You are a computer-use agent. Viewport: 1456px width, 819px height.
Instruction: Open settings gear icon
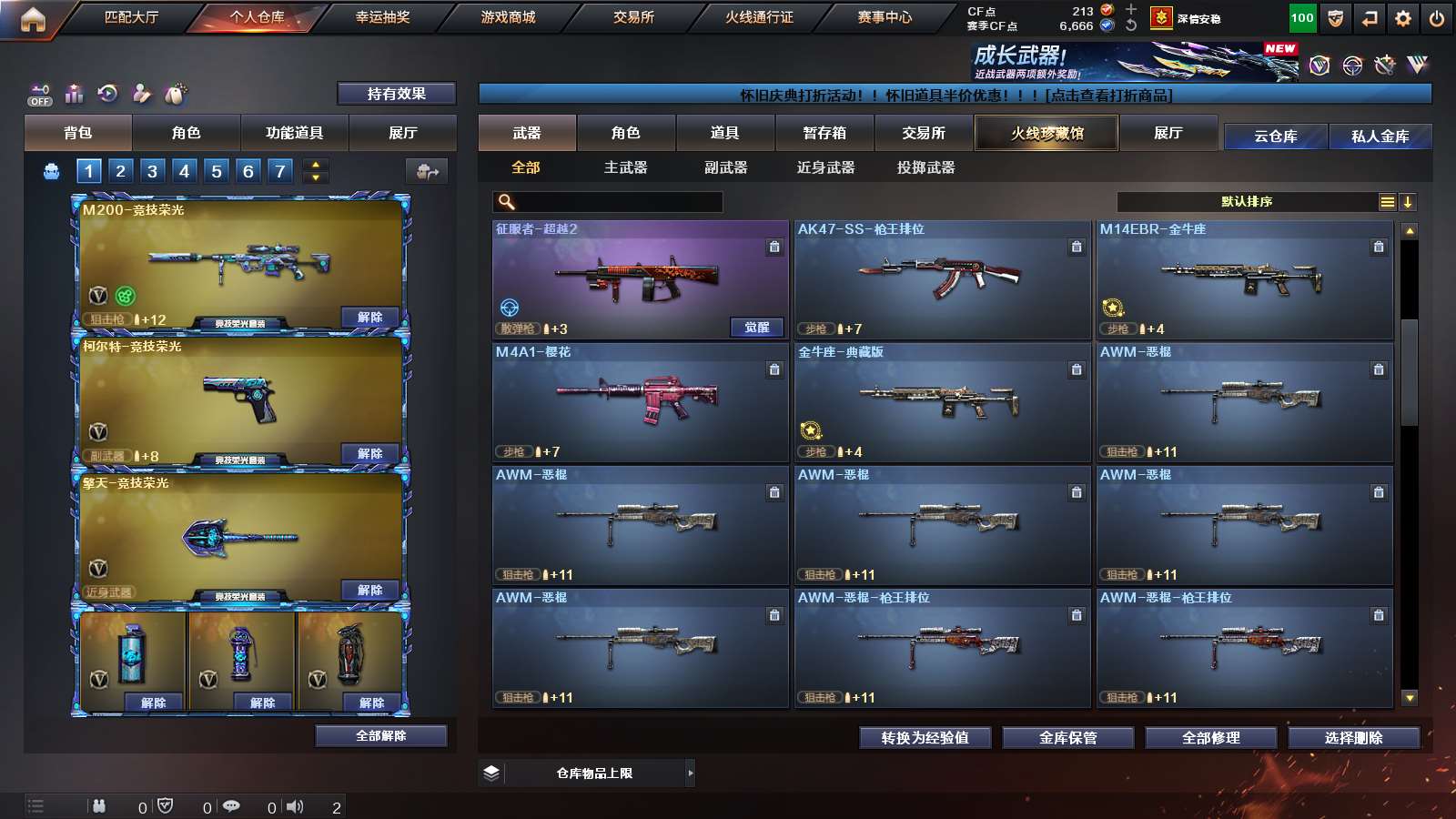[1402, 18]
